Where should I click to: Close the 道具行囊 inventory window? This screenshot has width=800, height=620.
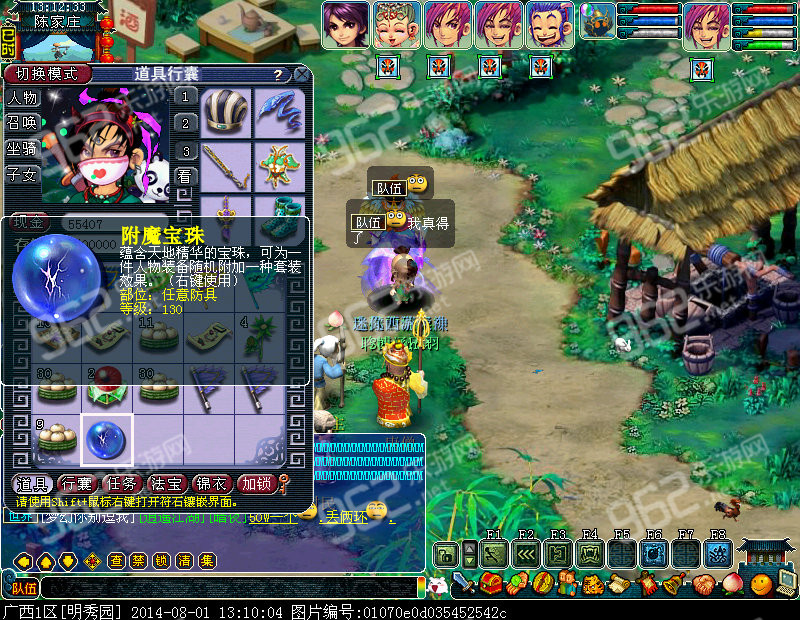[x=301, y=74]
